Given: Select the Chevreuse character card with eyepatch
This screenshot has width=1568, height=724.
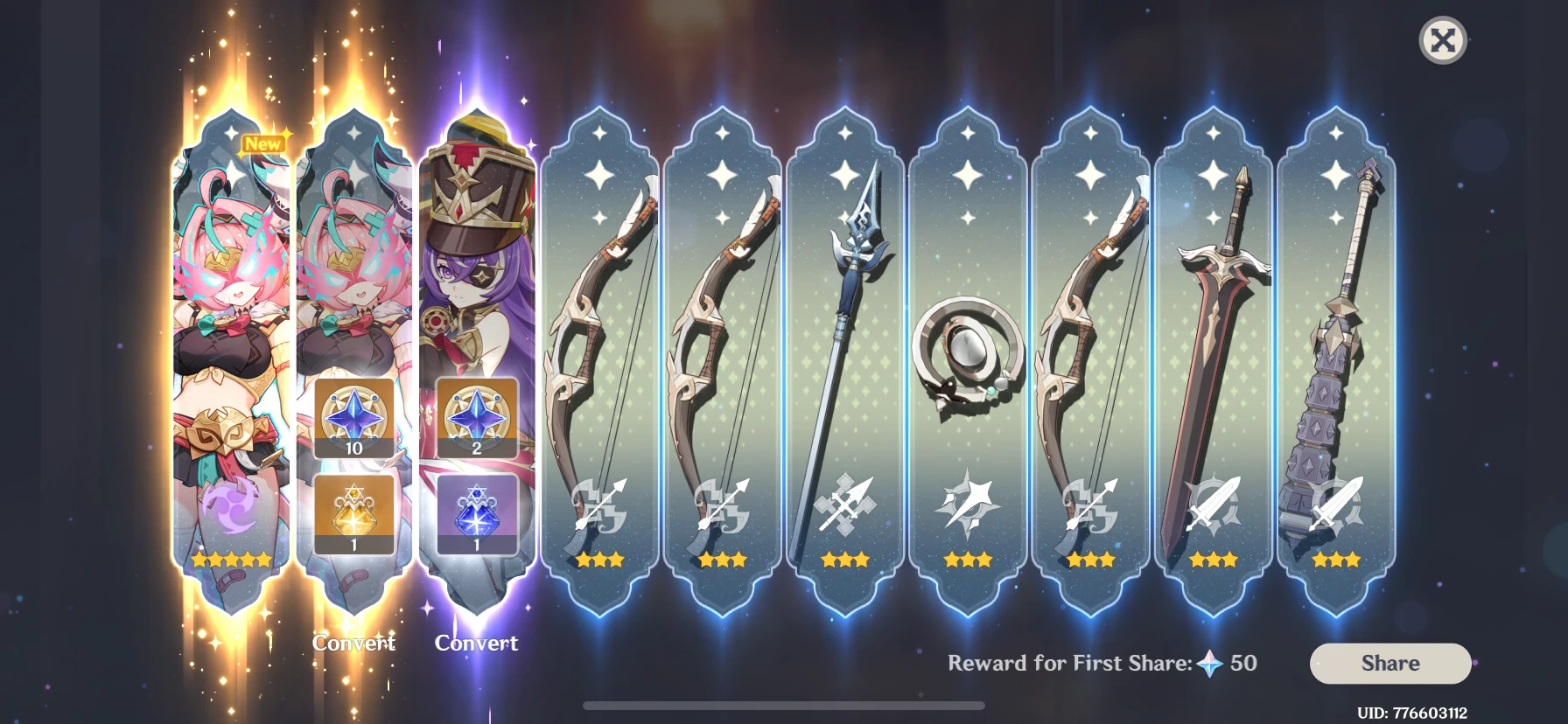Looking at the screenshot, I should pos(477,262).
